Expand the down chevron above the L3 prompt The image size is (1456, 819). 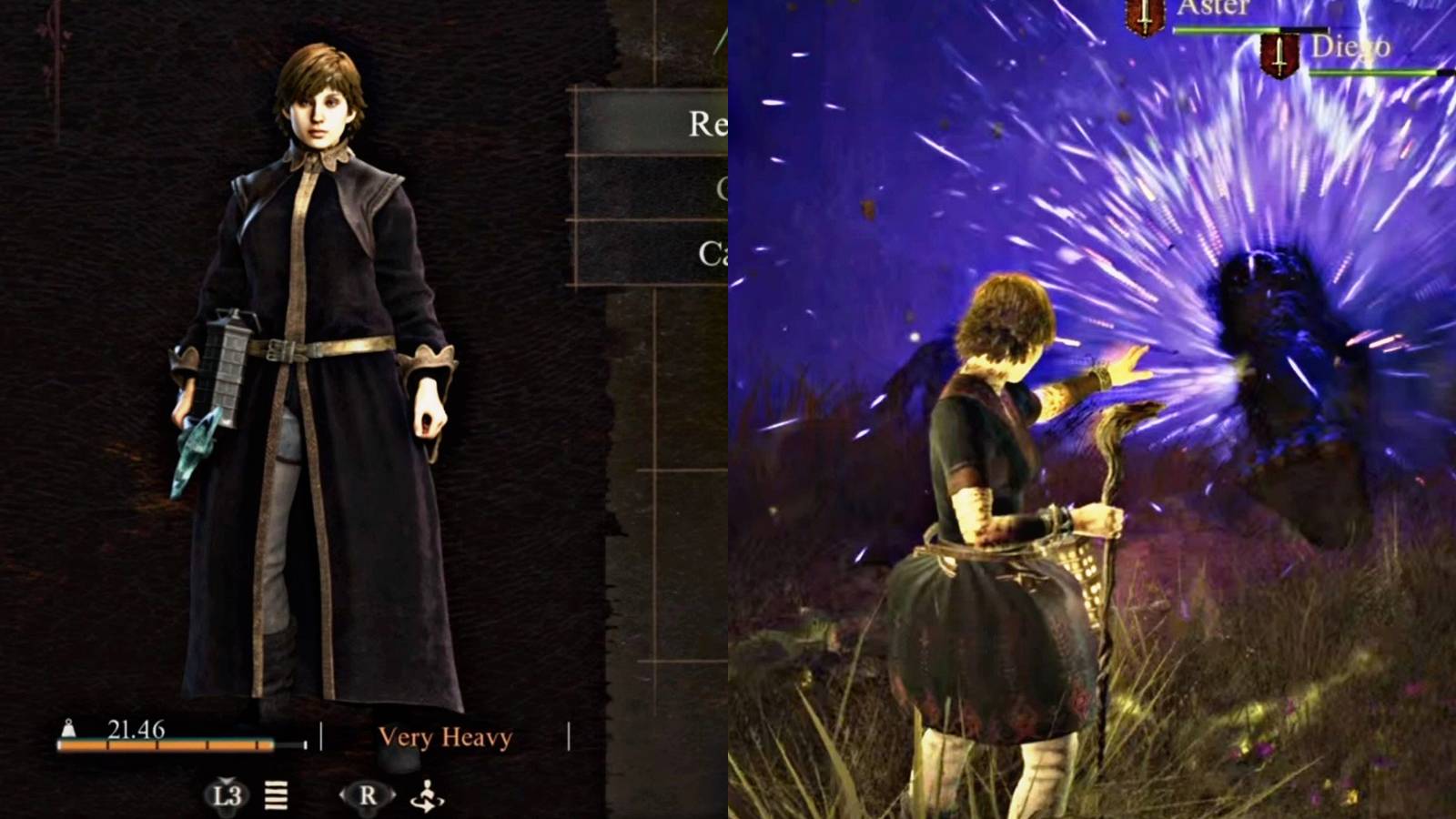(226, 781)
